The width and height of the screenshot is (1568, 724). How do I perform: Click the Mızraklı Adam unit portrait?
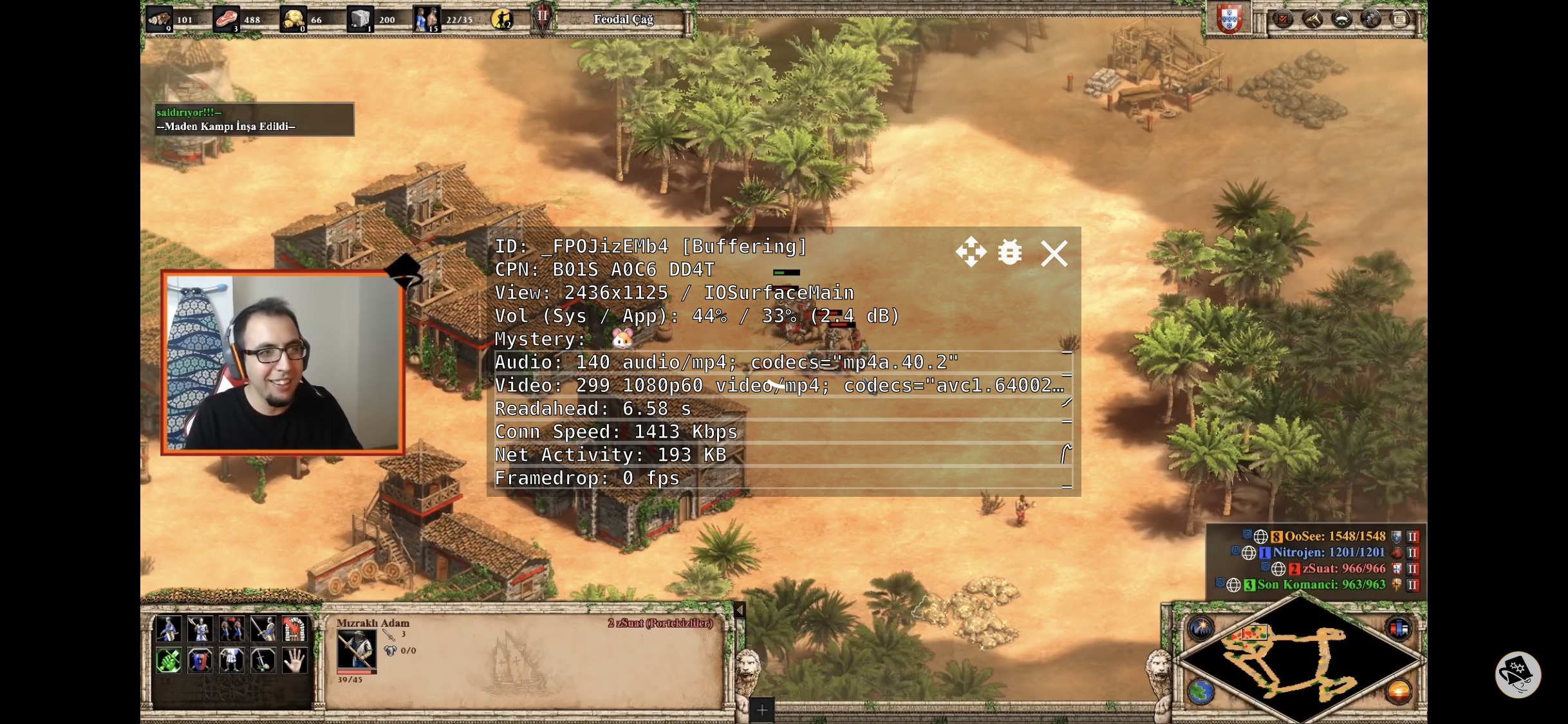pos(356,649)
